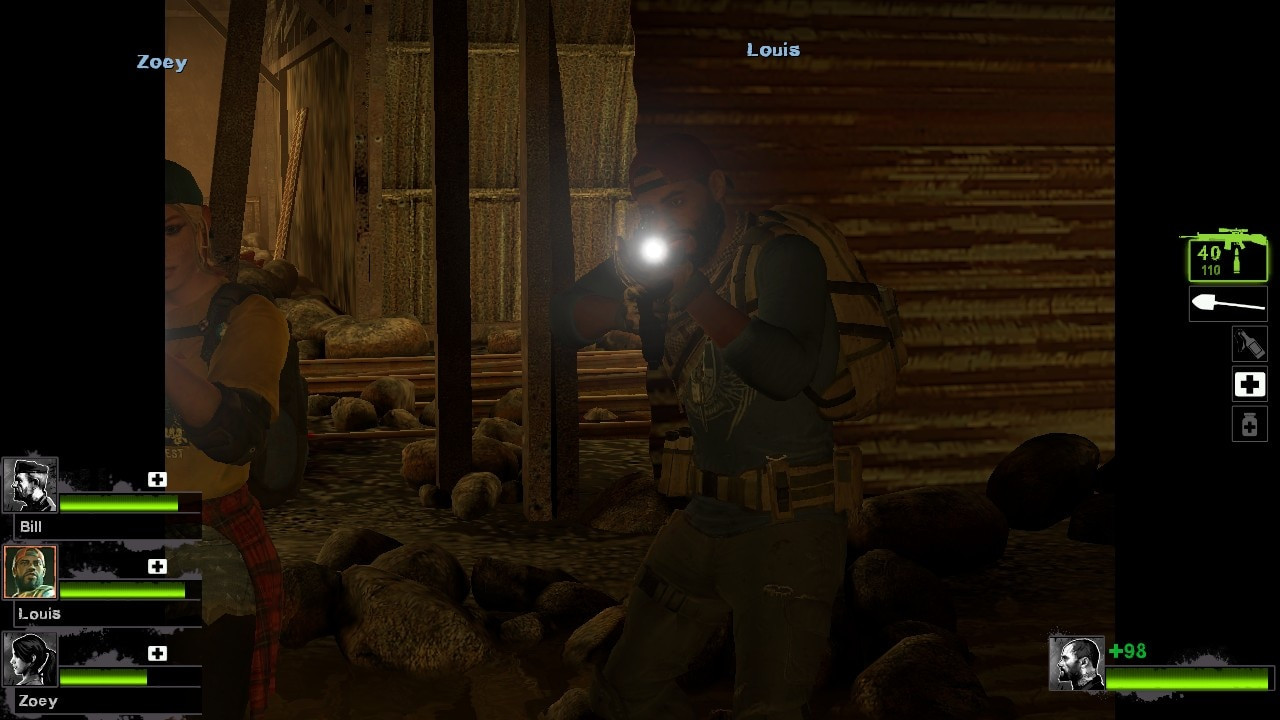The width and height of the screenshot is (1280, 720).
Task: Select the shovel melee weapon icon
Action: pos(1227,303)
